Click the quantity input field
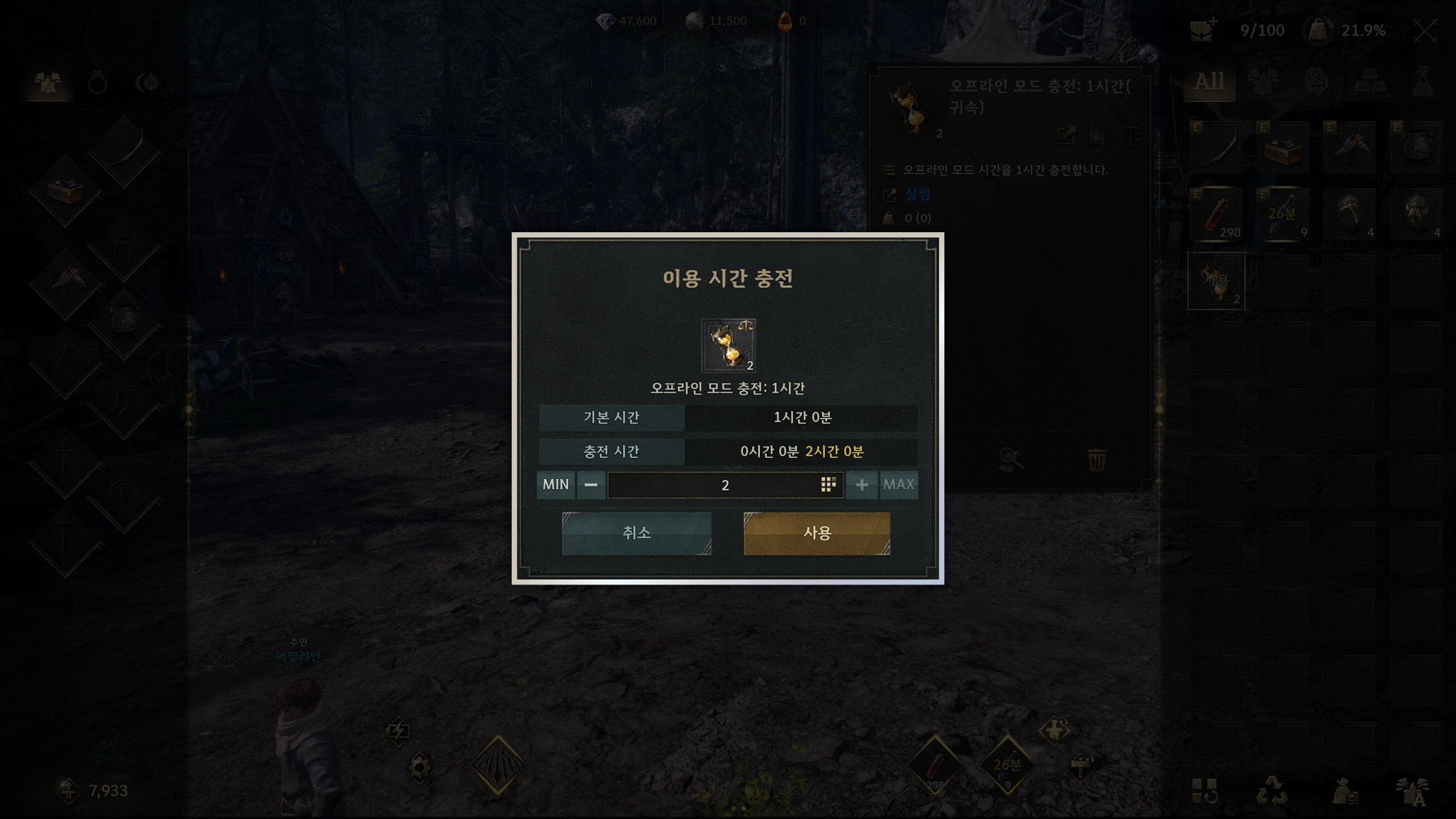This screenshot has height=819, width=1456. coord(713,485)
